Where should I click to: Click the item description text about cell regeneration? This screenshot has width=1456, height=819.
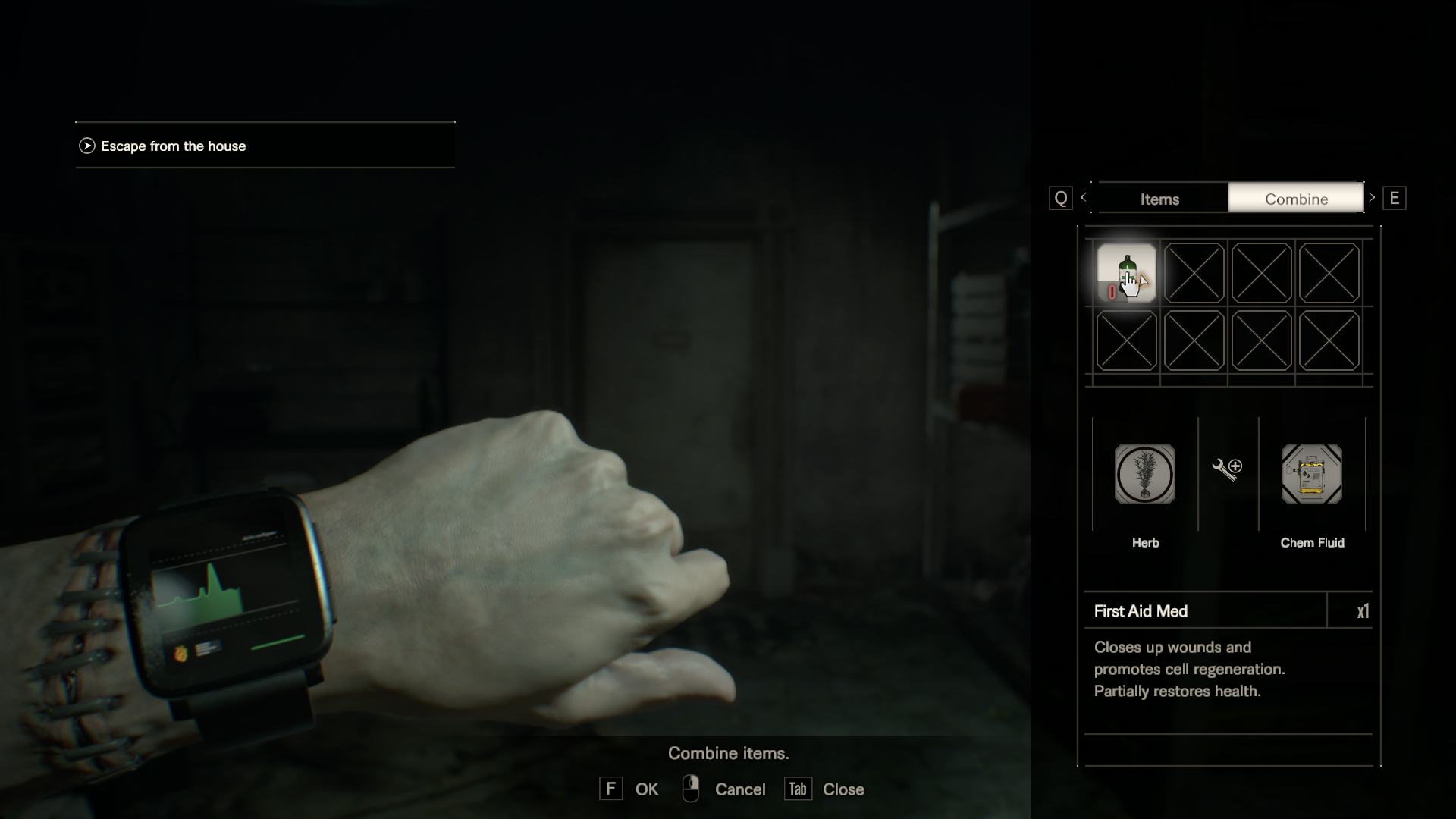pos(1189,669)
